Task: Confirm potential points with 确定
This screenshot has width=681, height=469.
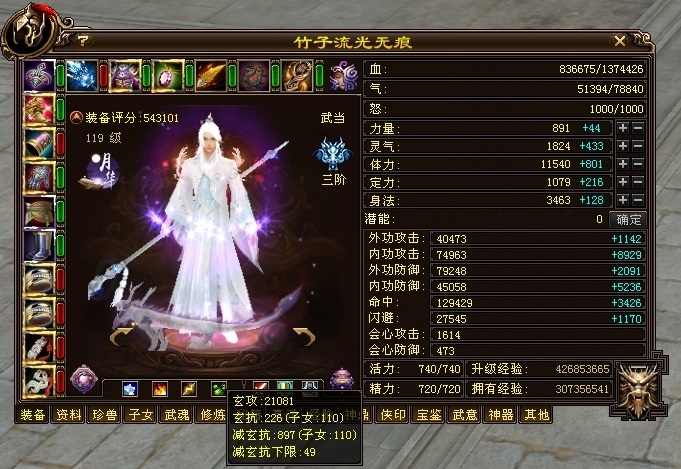Action: click(x=628, y=218)
